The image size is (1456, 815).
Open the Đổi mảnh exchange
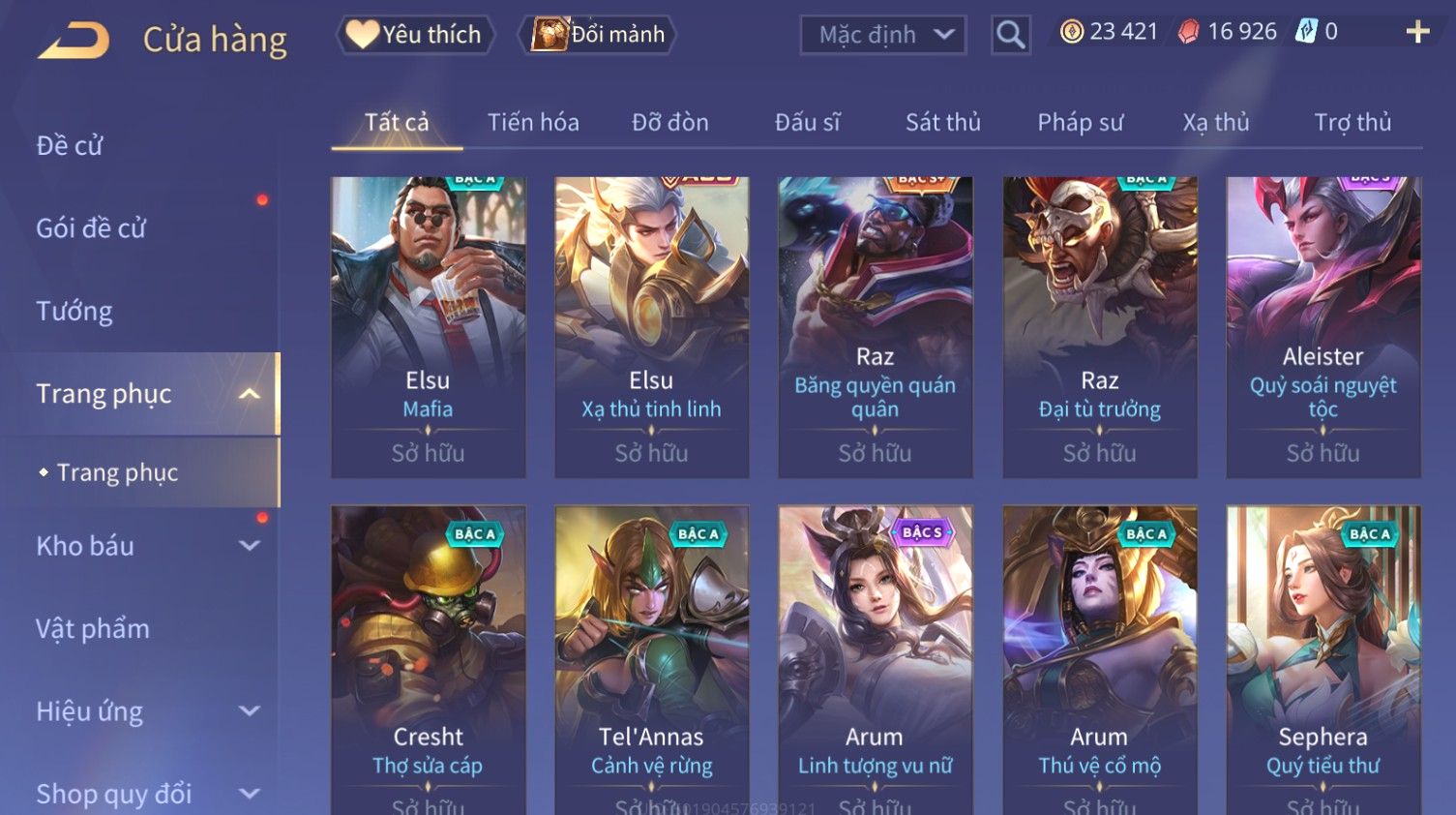coord(599,35)
